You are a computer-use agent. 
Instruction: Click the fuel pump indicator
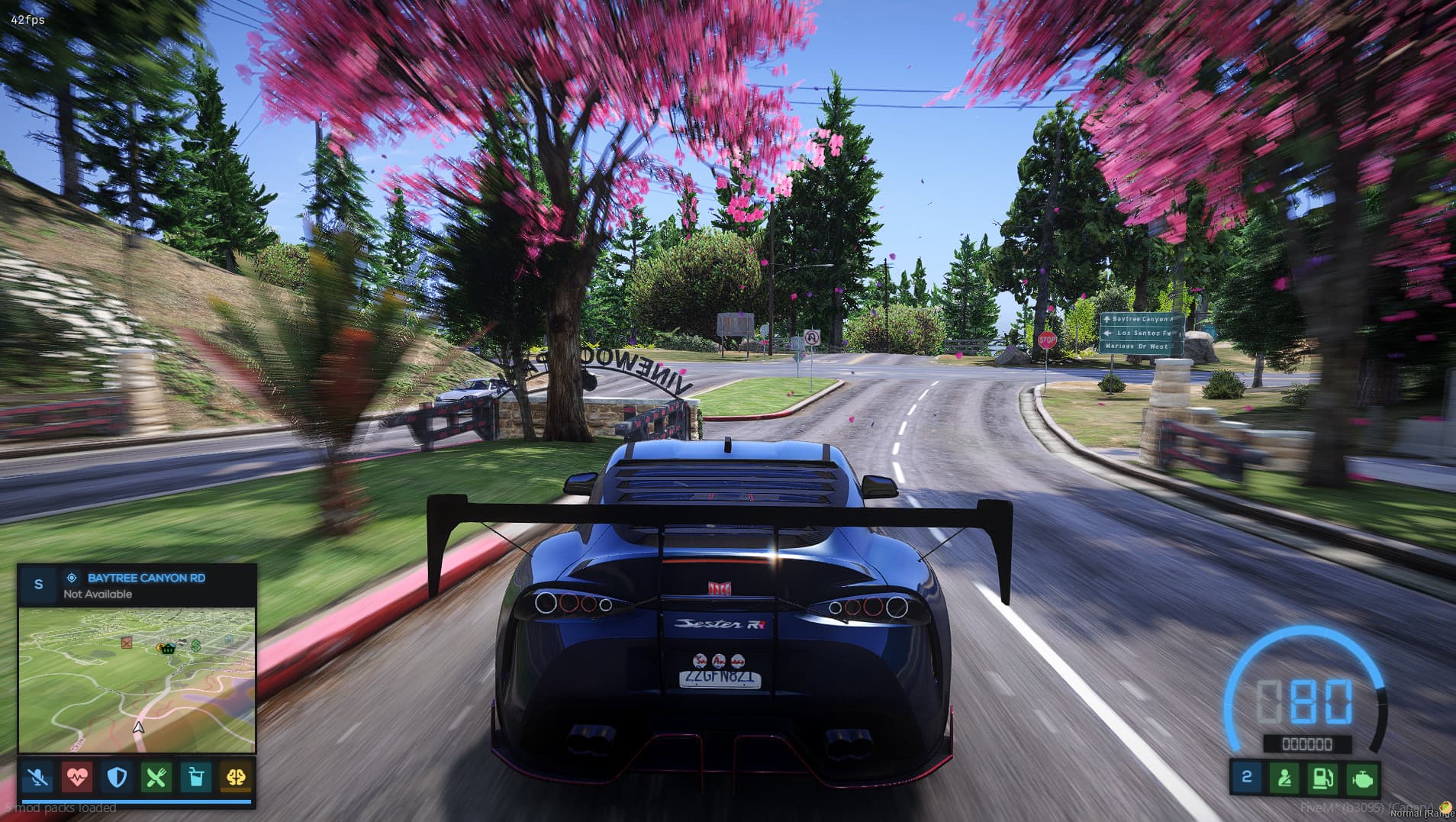(1324, 778)
